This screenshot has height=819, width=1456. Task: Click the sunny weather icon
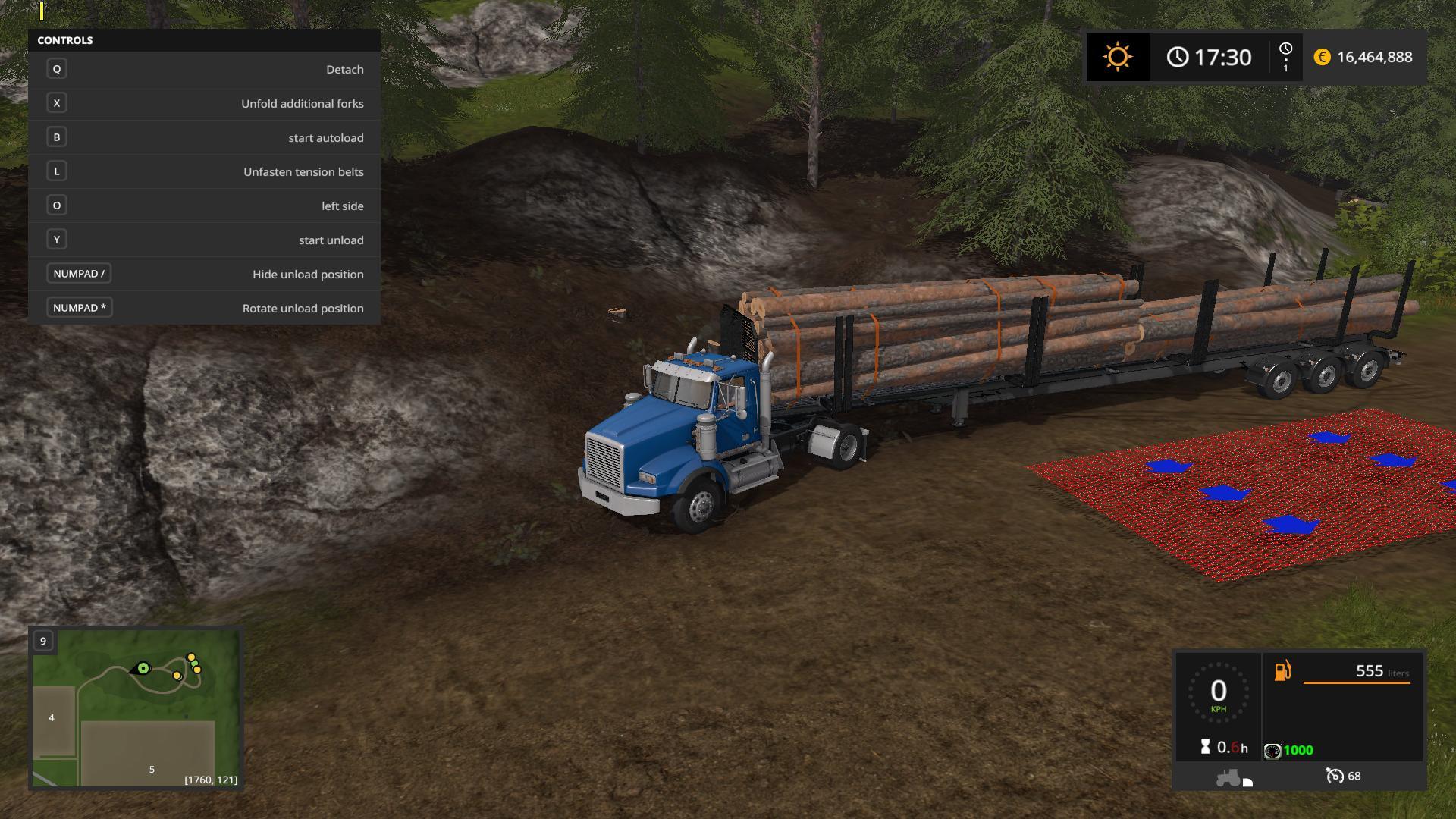(x=1118, y=57)
